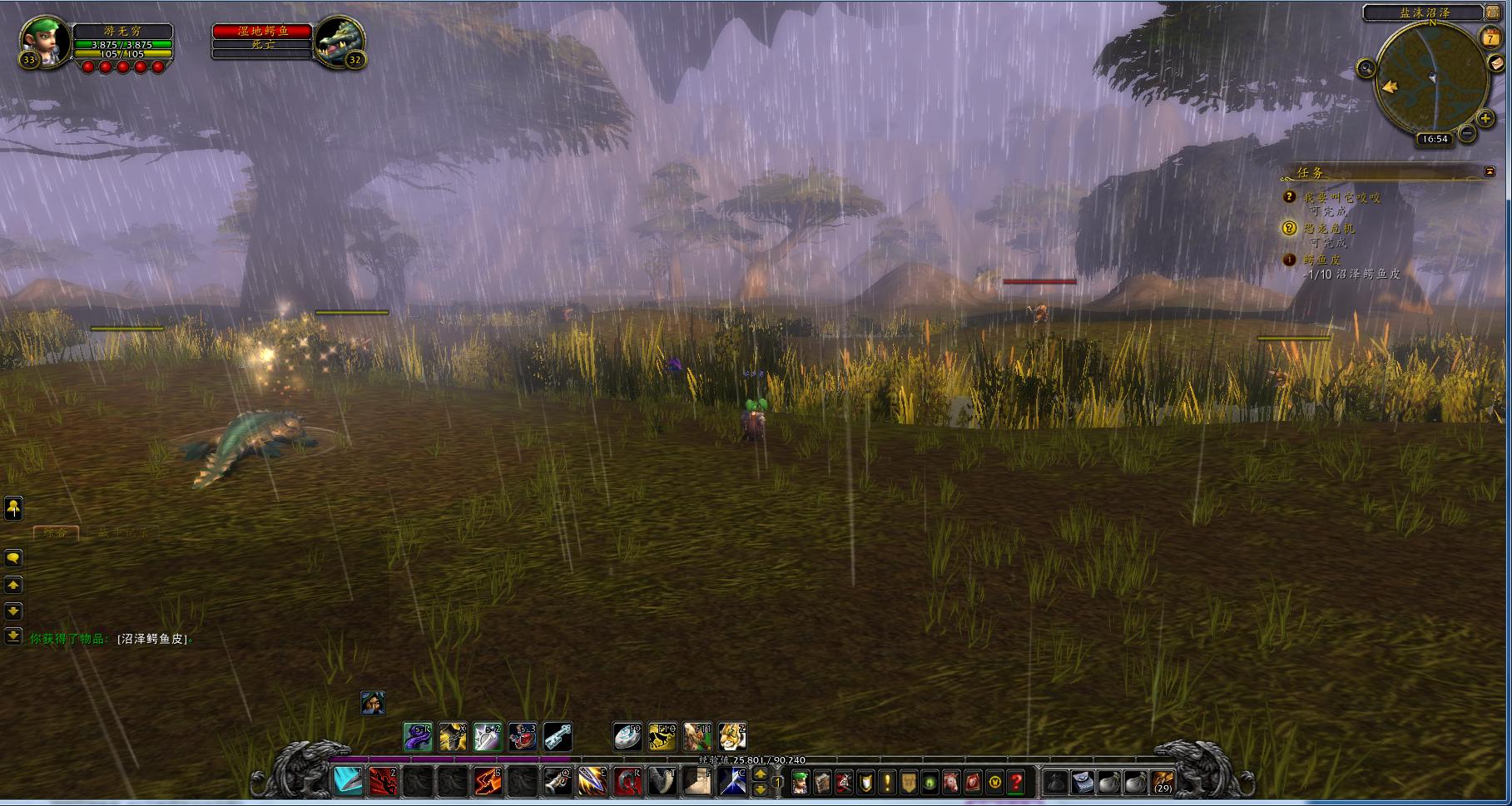Collapse the 任务 quest tracker
1512x806 pixels.
point(1490,171)
